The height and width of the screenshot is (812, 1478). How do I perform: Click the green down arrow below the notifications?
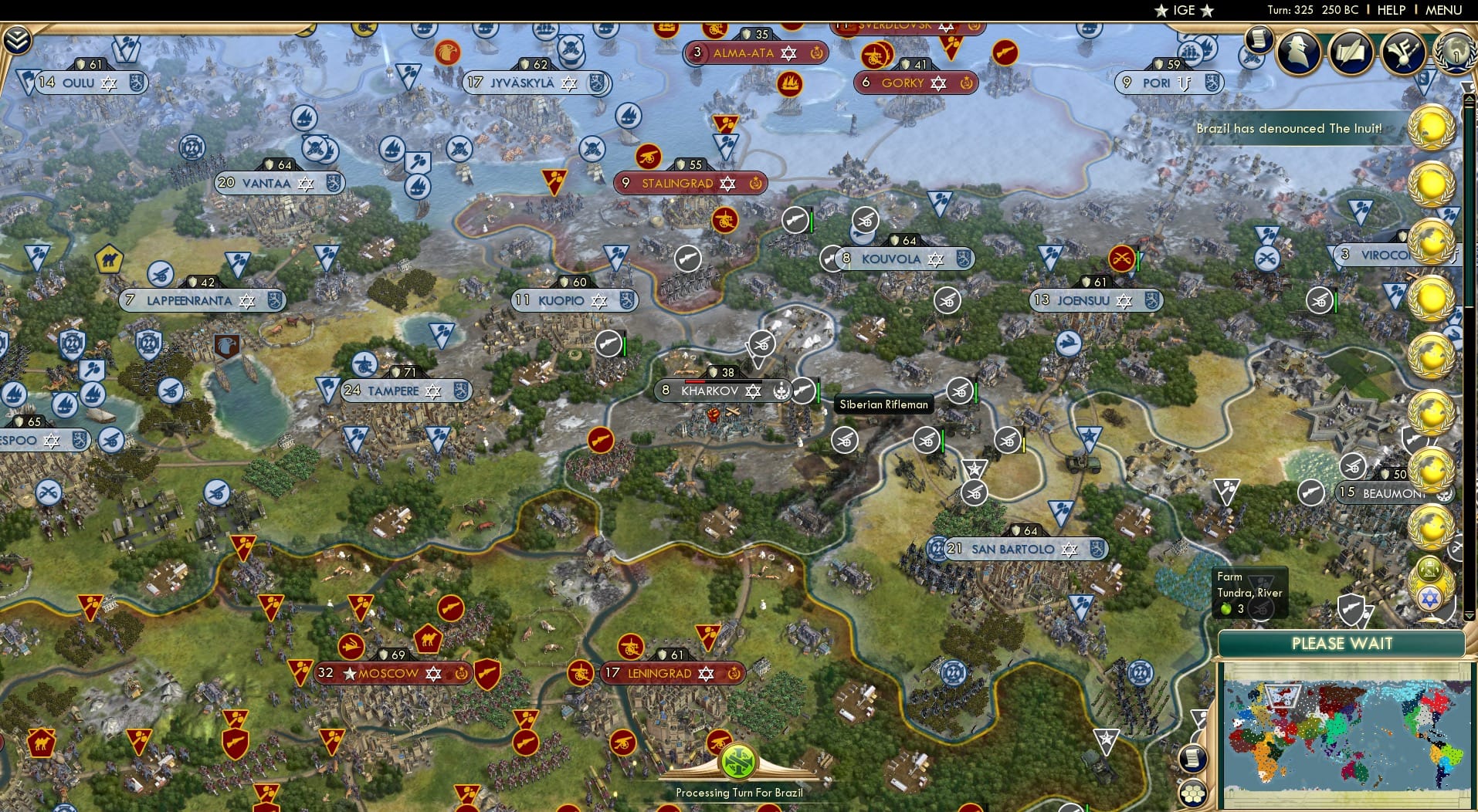click(1469, 615)
